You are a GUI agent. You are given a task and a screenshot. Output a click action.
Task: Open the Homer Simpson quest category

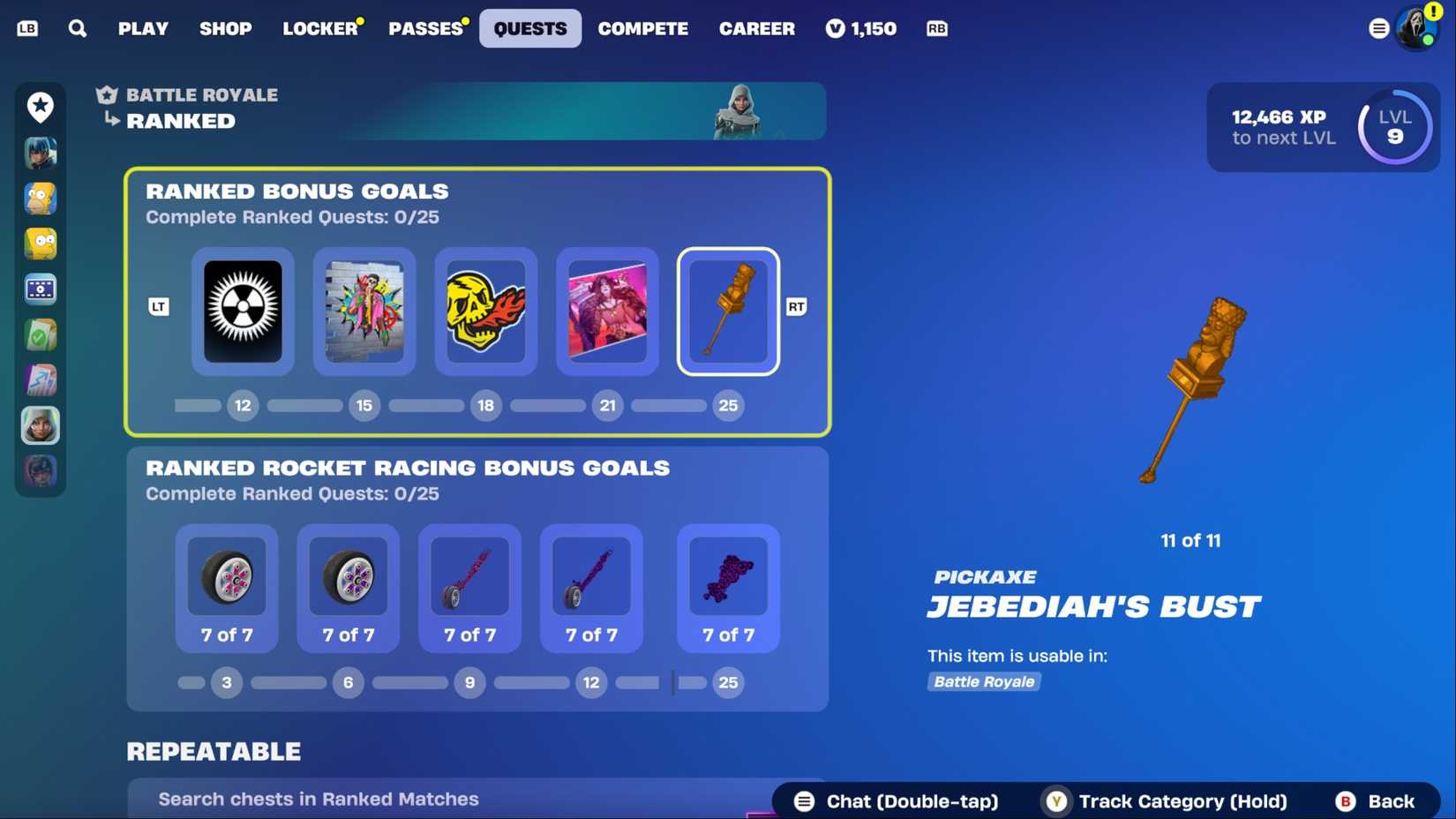(x=39, y=199)
